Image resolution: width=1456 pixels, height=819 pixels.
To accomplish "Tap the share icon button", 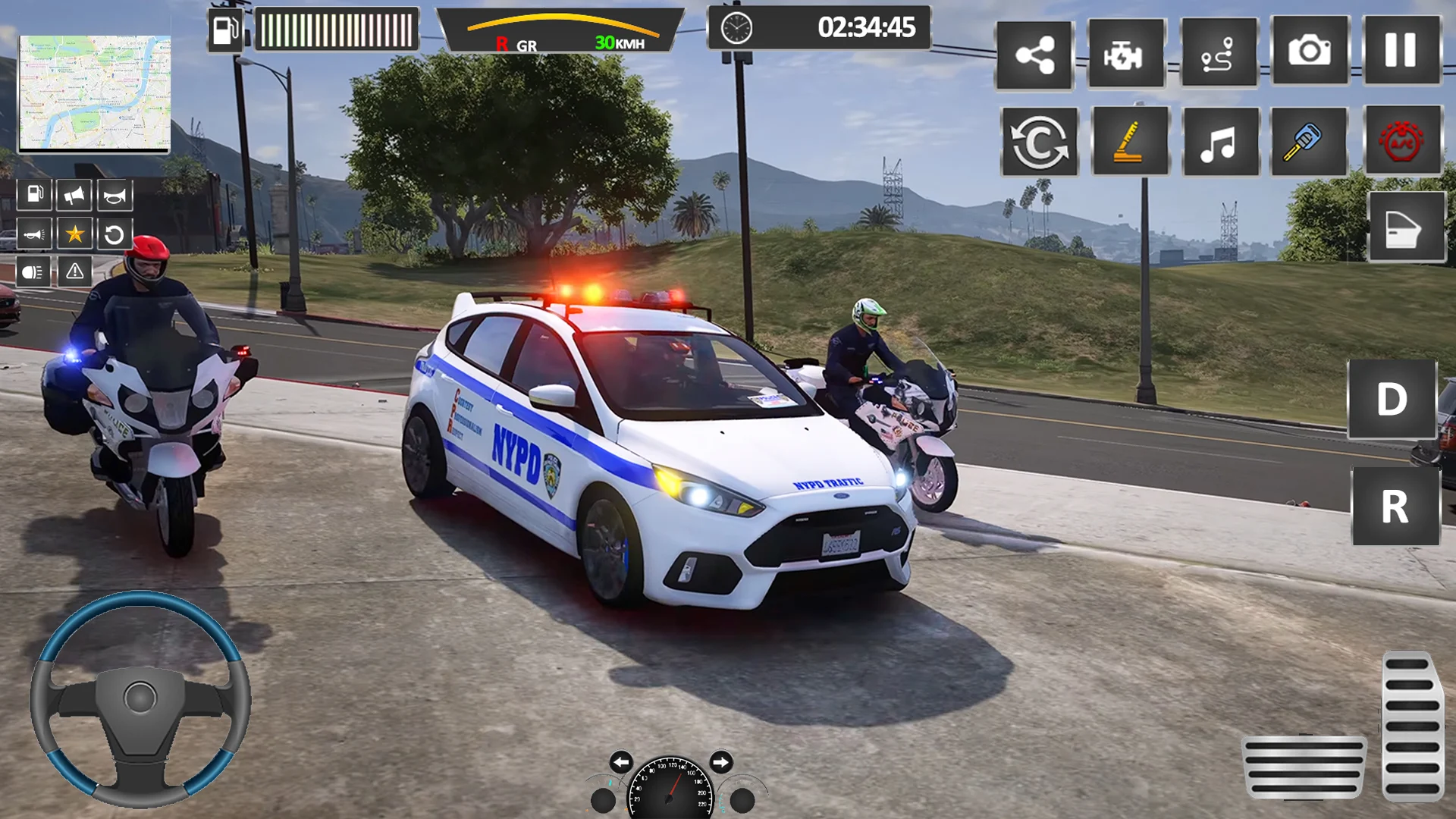I will point(1034,55).
